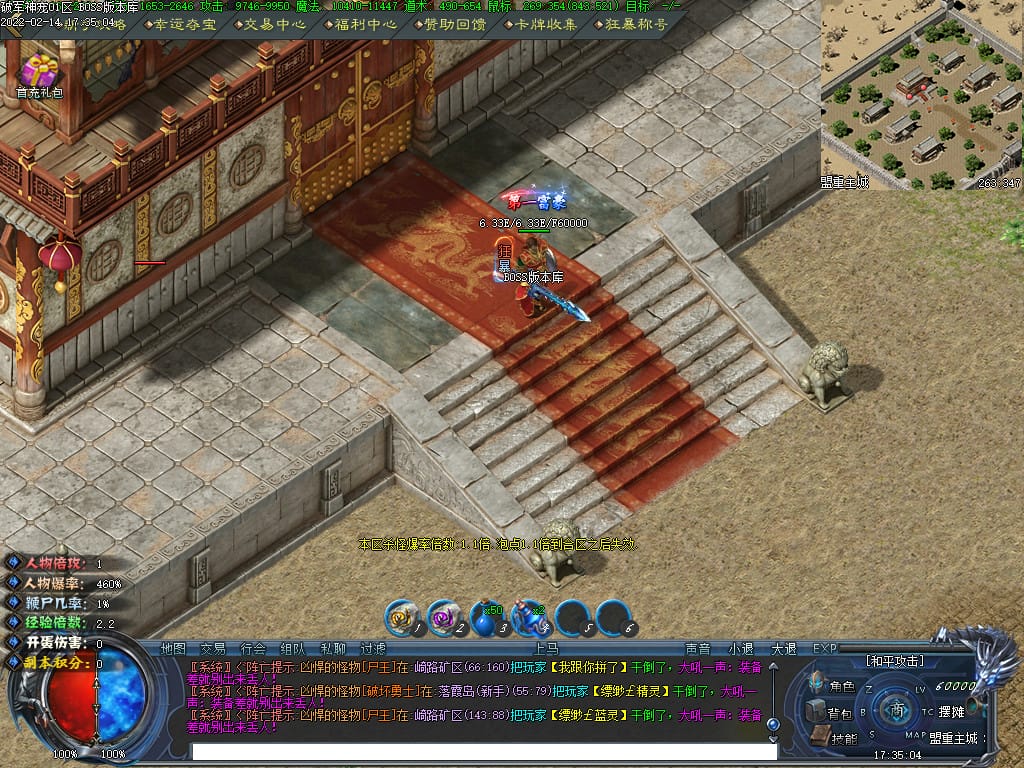Open the 组队 team panel

(293, 648)
